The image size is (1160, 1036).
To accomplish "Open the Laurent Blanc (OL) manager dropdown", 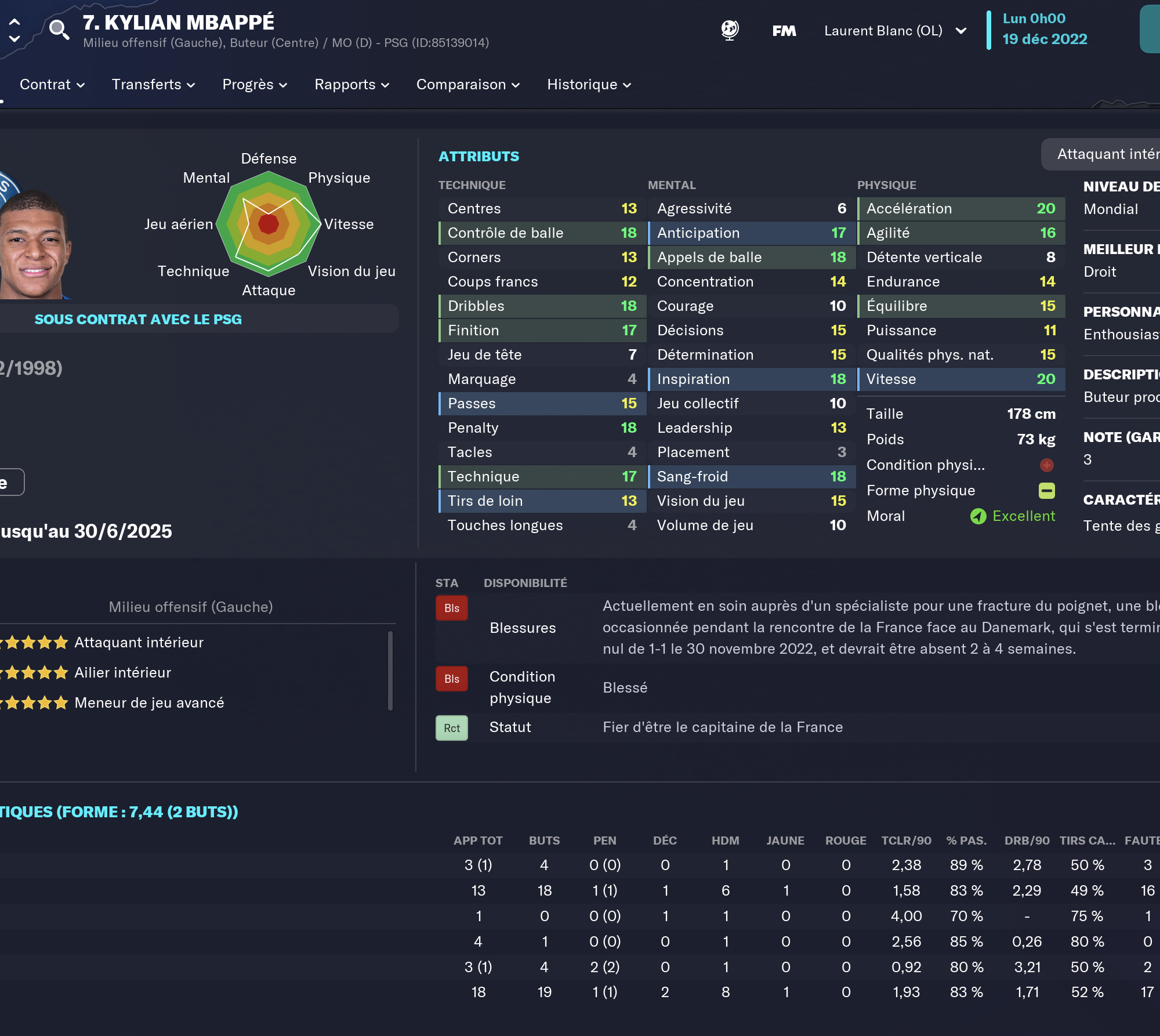I will 893,31.
